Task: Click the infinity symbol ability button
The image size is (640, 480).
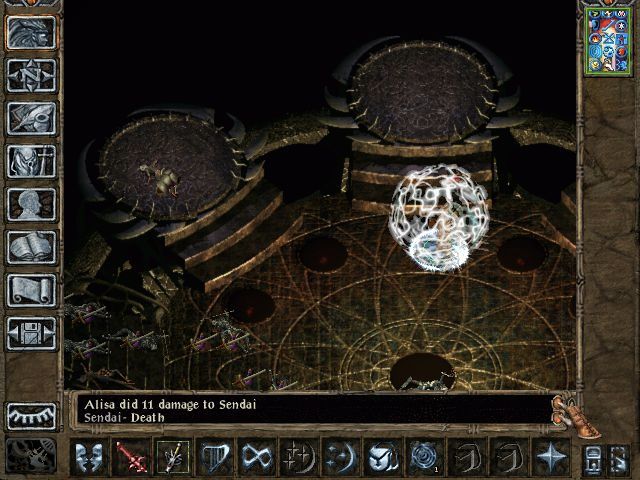Action: pyautogui.click(x=255, y=457)
